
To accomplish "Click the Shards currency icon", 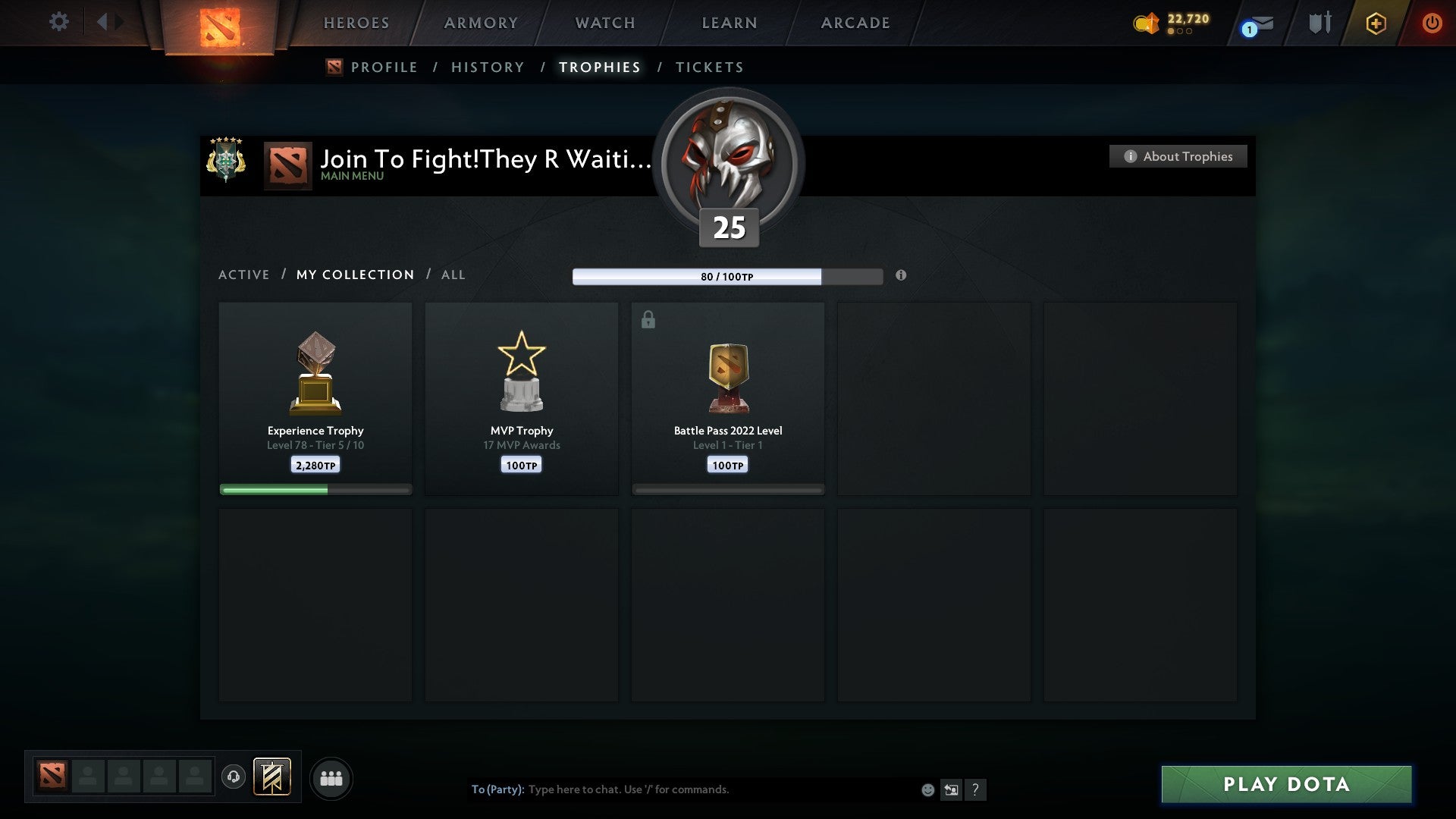I will [1145, 24].
